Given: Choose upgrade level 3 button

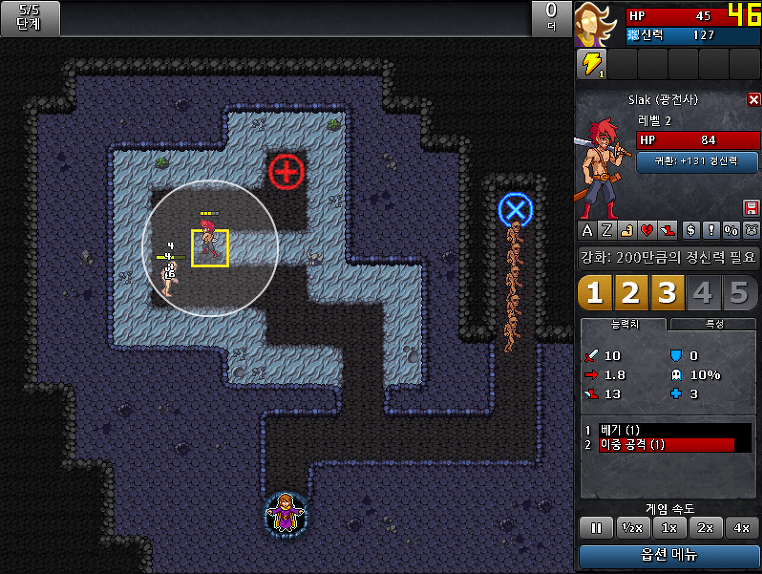Looking at the screenshot, I should (667, 293).
